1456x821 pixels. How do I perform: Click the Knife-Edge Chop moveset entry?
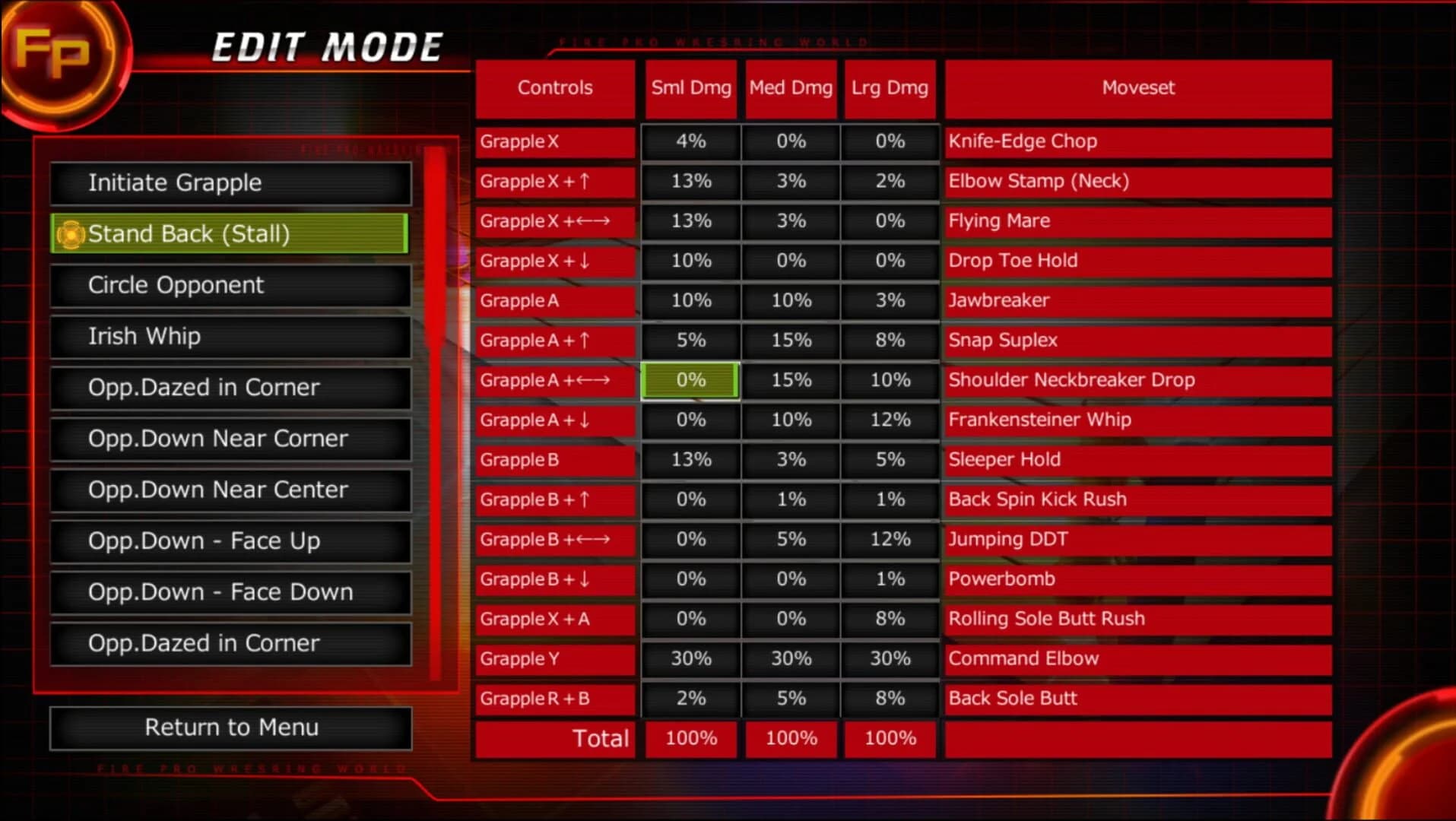point(1135,141)
